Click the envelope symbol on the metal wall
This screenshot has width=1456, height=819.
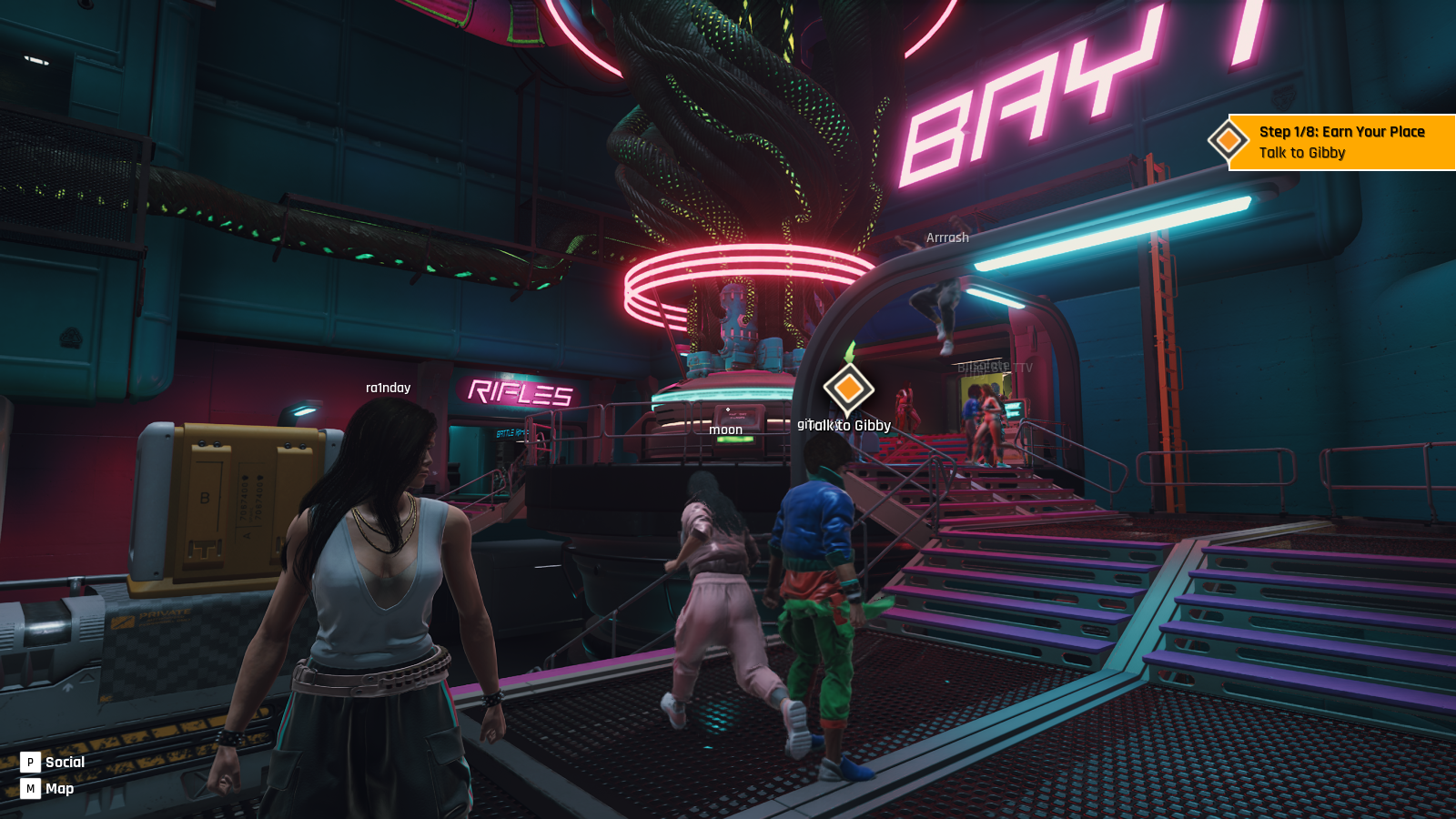click(x=70, y=337)
